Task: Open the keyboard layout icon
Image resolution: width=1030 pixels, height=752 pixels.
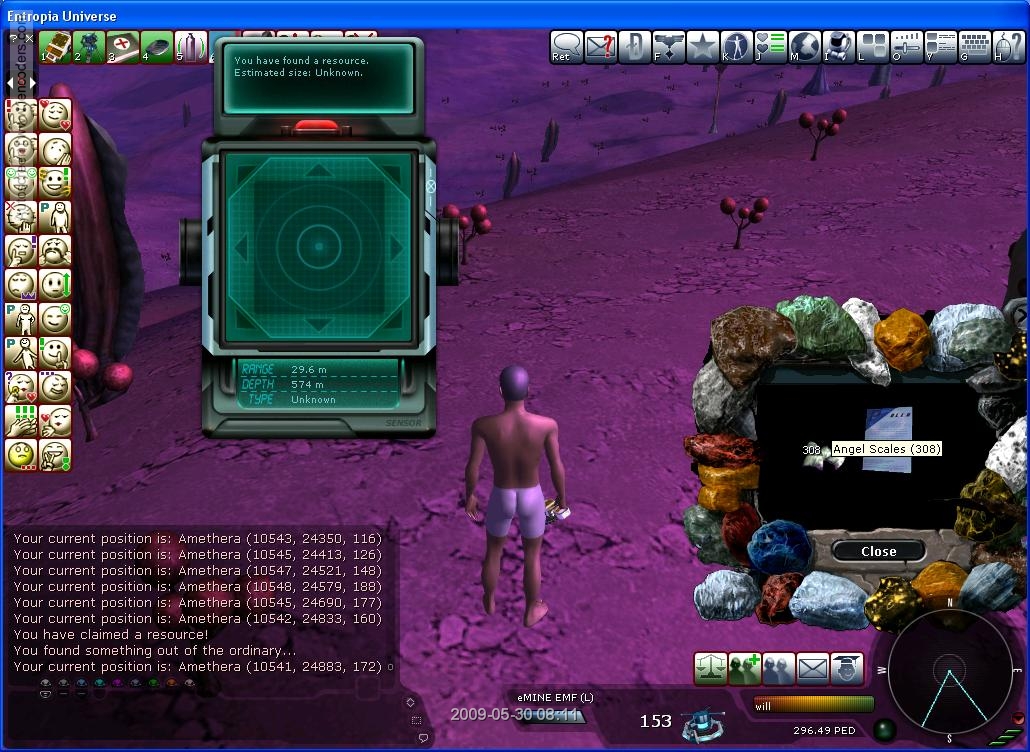Action: [x=975, y=46]
